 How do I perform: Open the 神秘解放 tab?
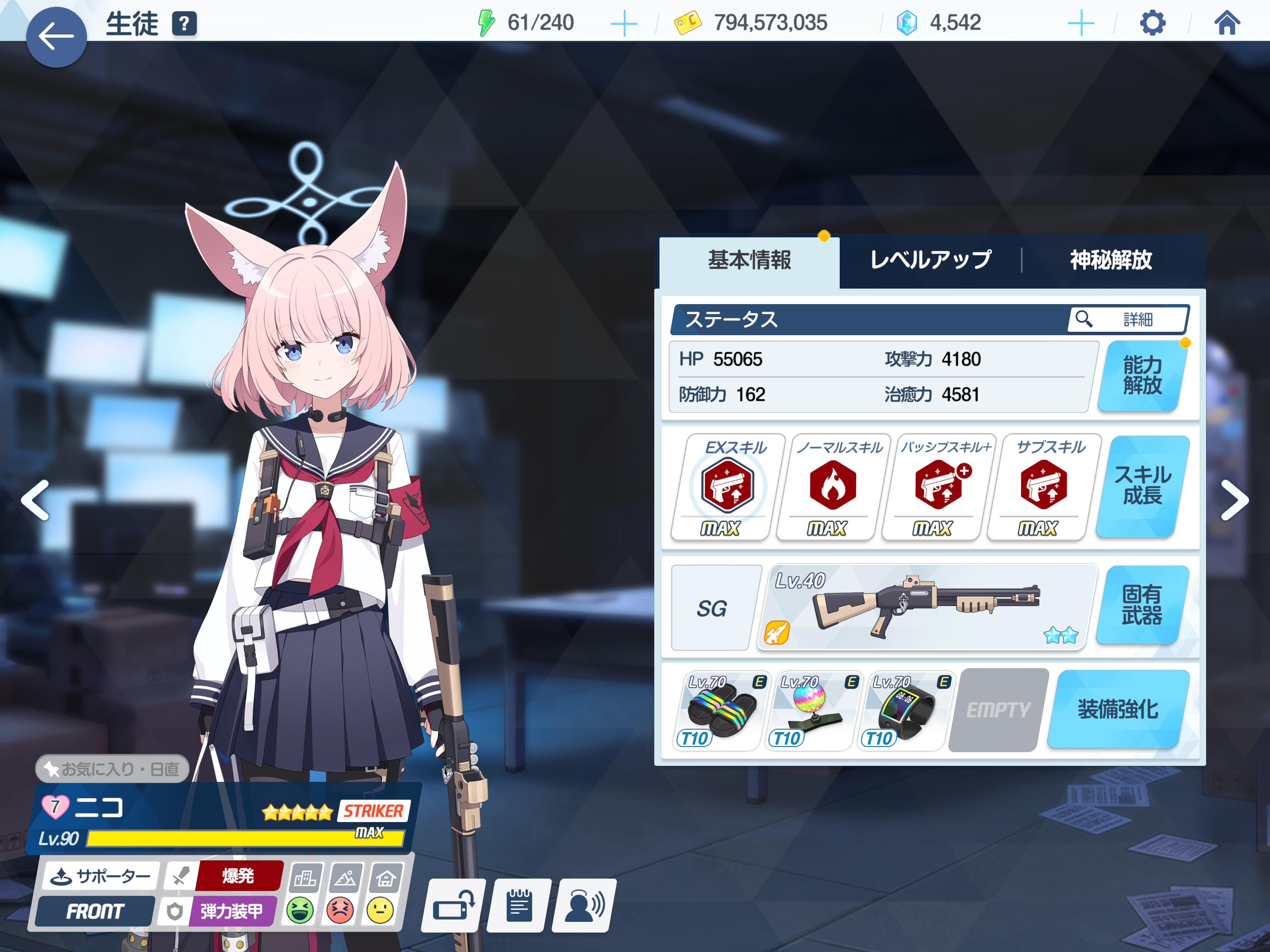(1110, 260)
